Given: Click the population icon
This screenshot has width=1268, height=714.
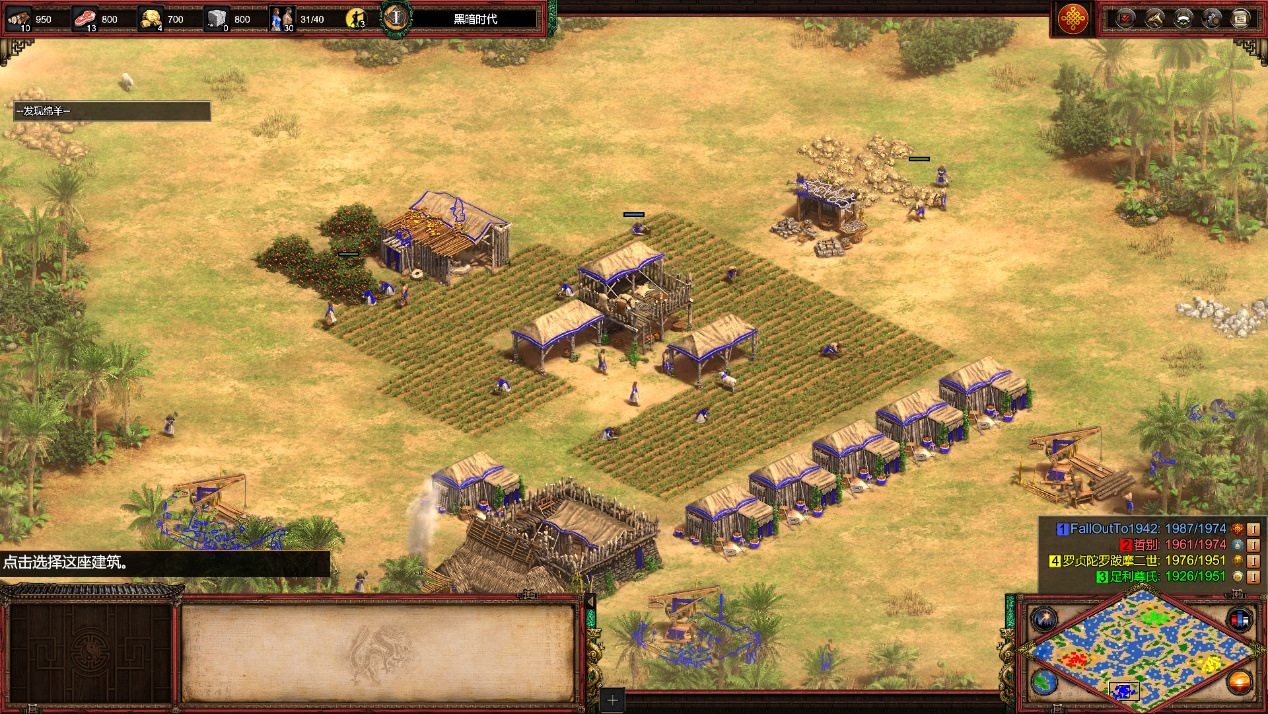Looking at the screenshot, I should pyautogui.click(x=282, y=18).
